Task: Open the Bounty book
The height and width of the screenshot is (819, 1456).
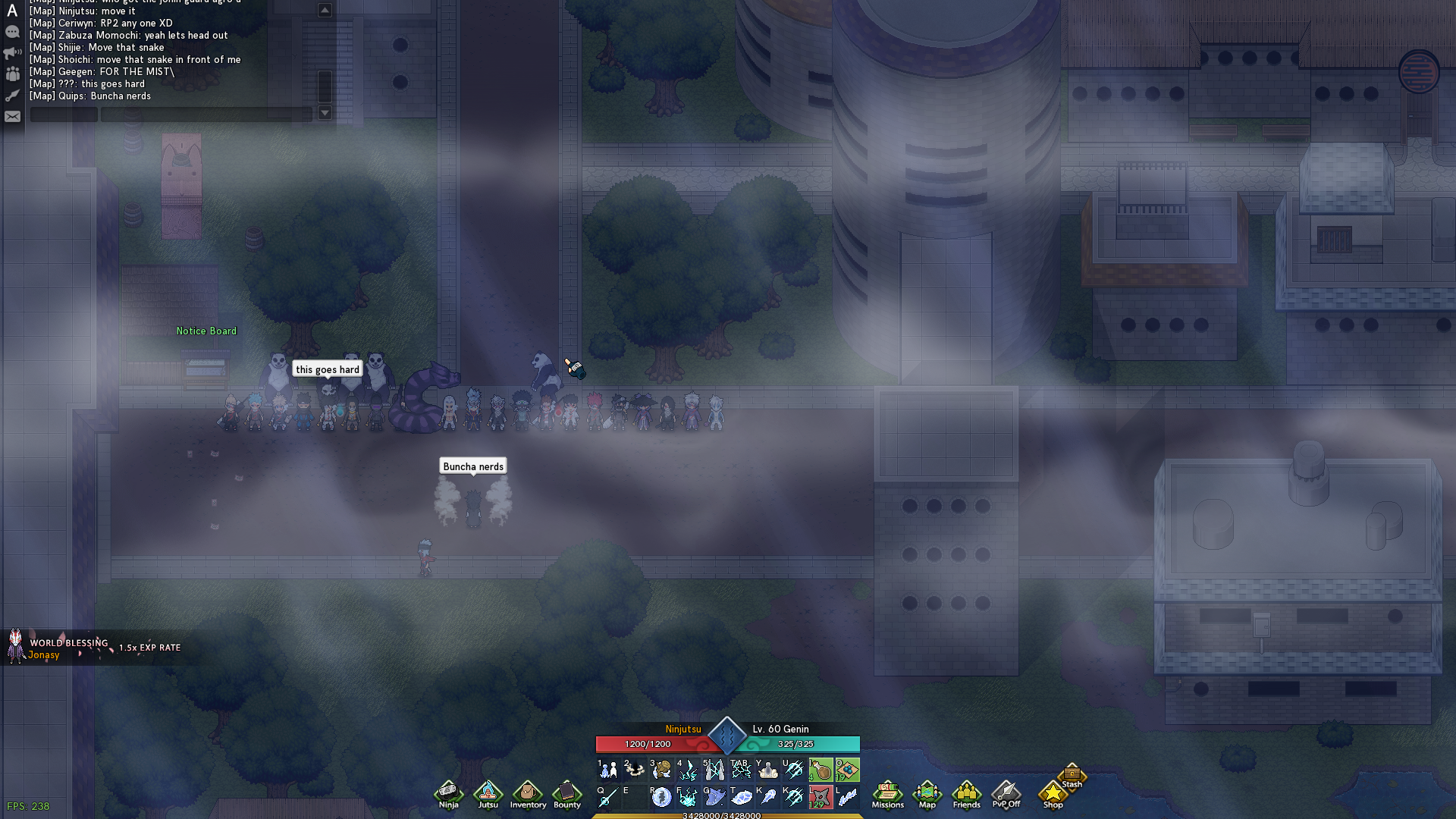Action: click(567, 794)
